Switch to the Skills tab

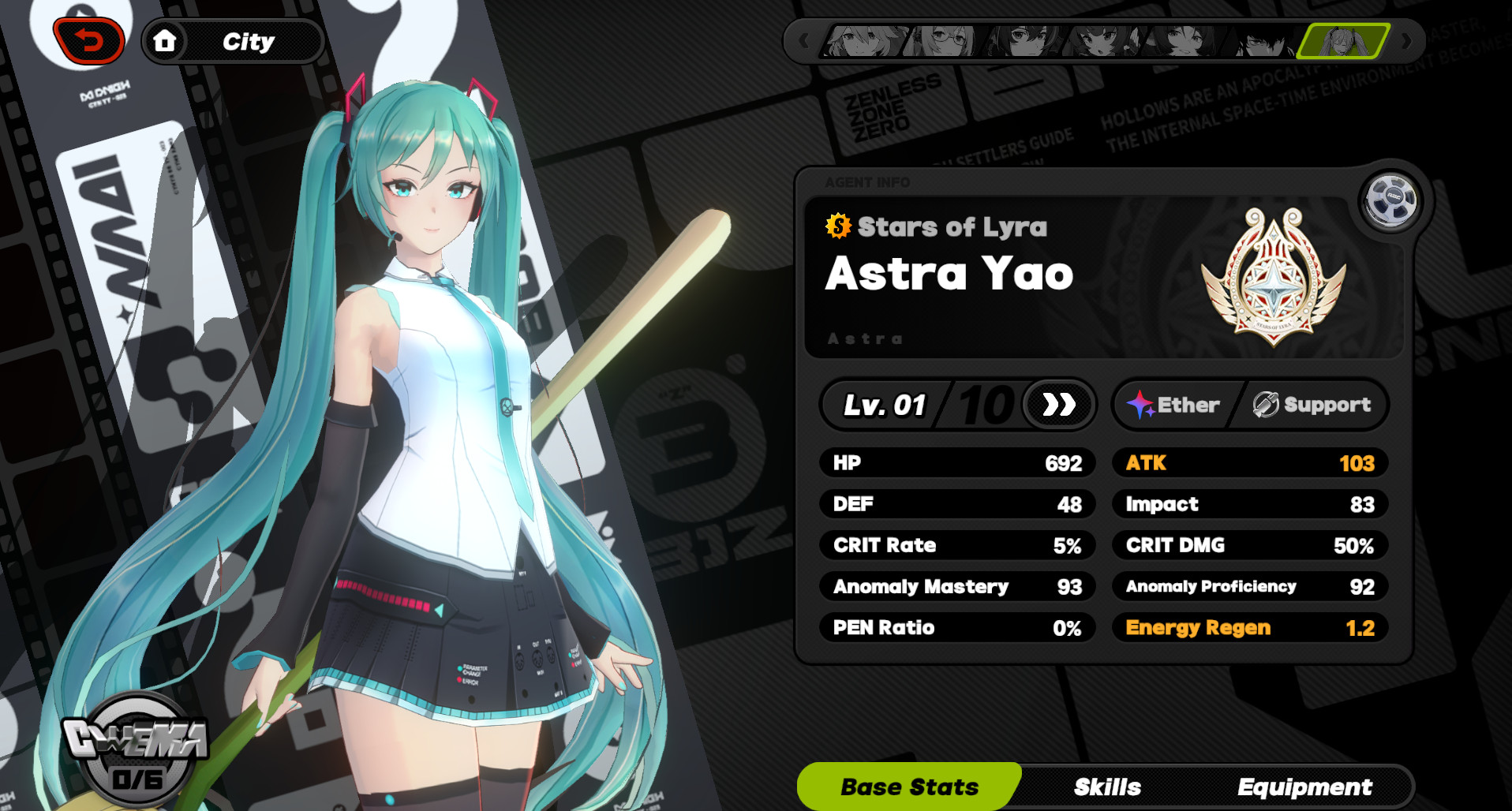pyautogui.click(x=1106, y=787)
